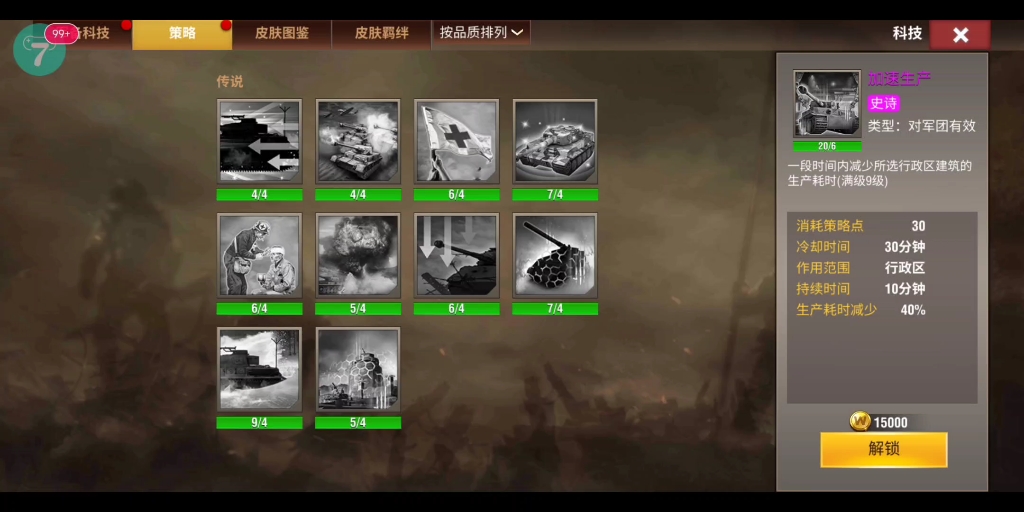Choose the medic treating soldier card
This screenshot has width=1024, height=512.
tap(260, 254)
